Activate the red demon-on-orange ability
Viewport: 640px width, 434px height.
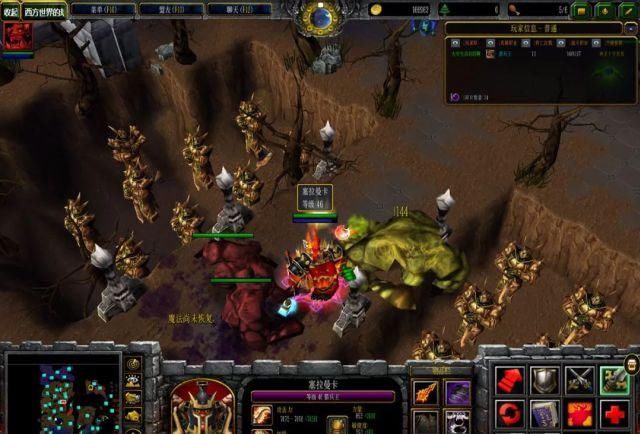(580, 413)
